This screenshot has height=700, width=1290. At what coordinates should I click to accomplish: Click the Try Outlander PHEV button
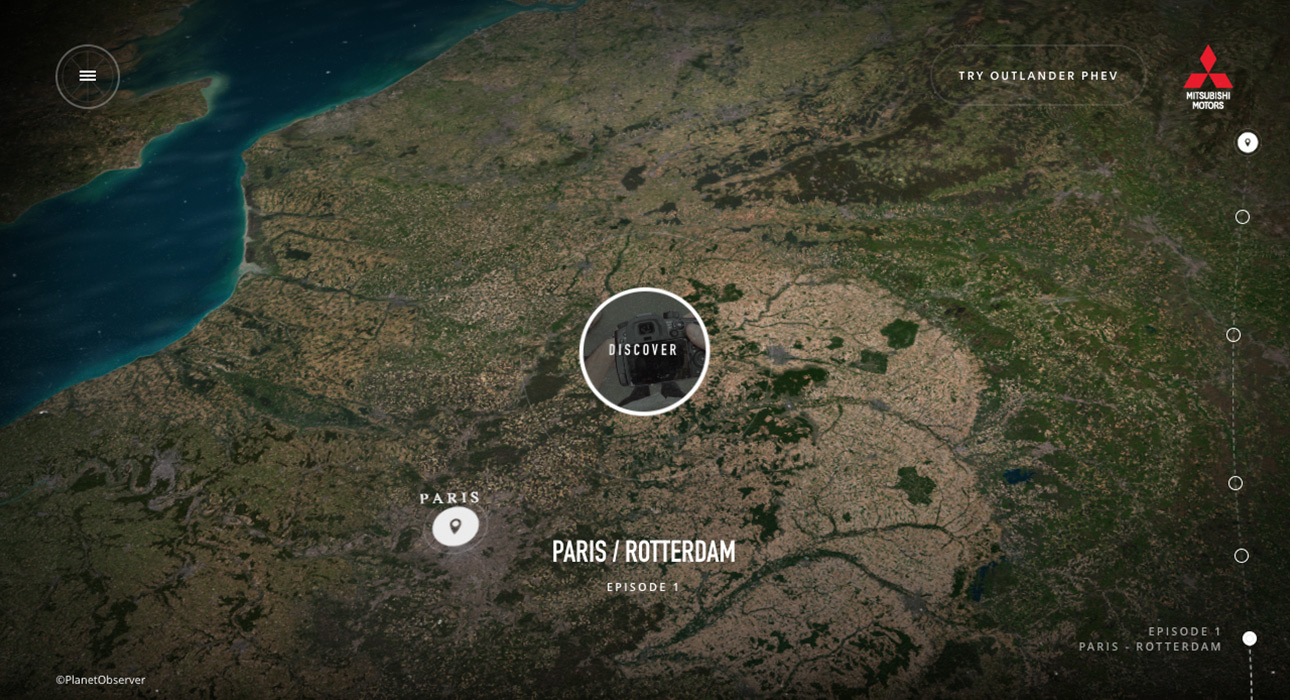[x=1038, y=76]
